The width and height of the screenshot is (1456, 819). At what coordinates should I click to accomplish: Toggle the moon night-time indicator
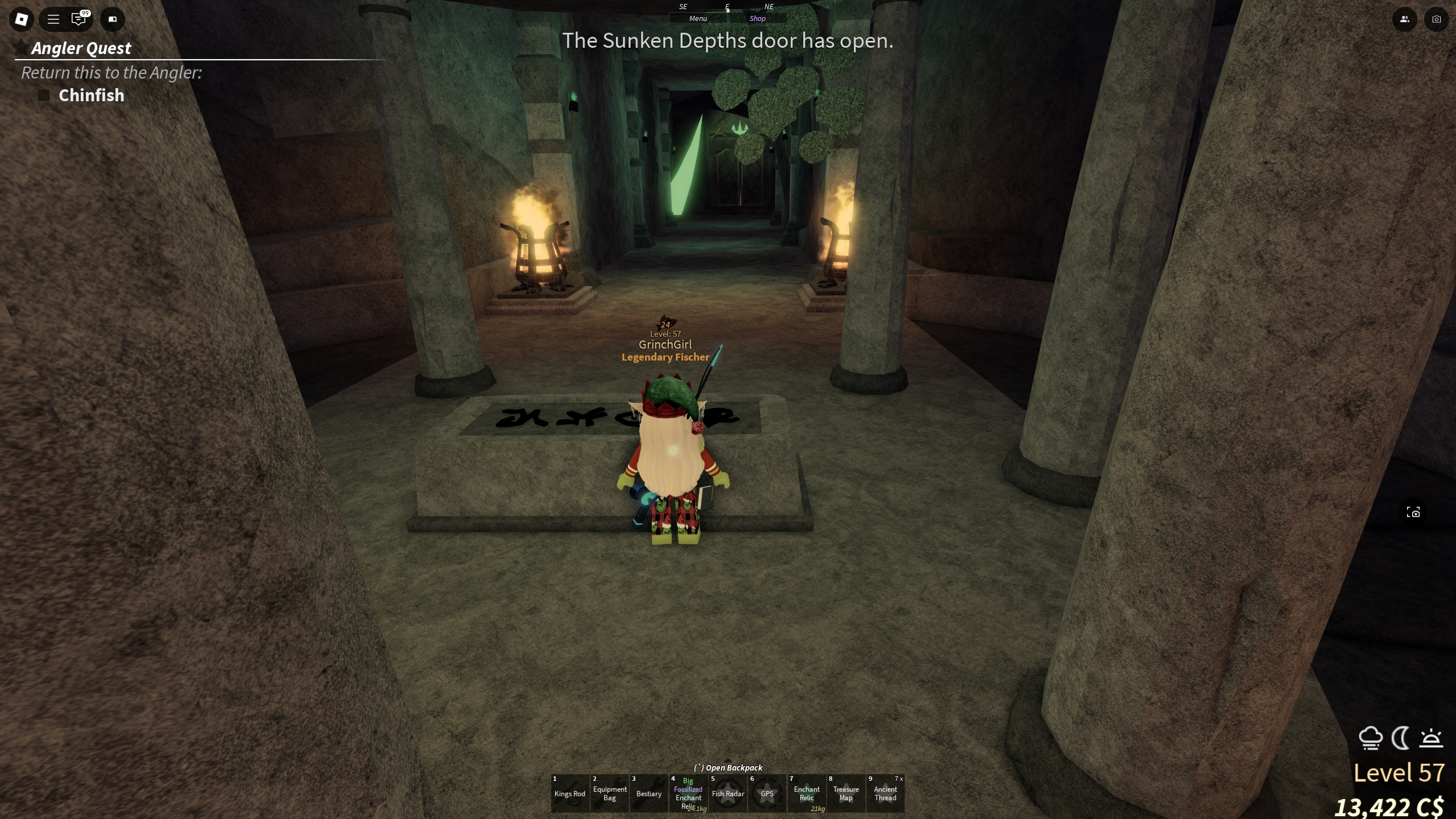click(1400, 738)
